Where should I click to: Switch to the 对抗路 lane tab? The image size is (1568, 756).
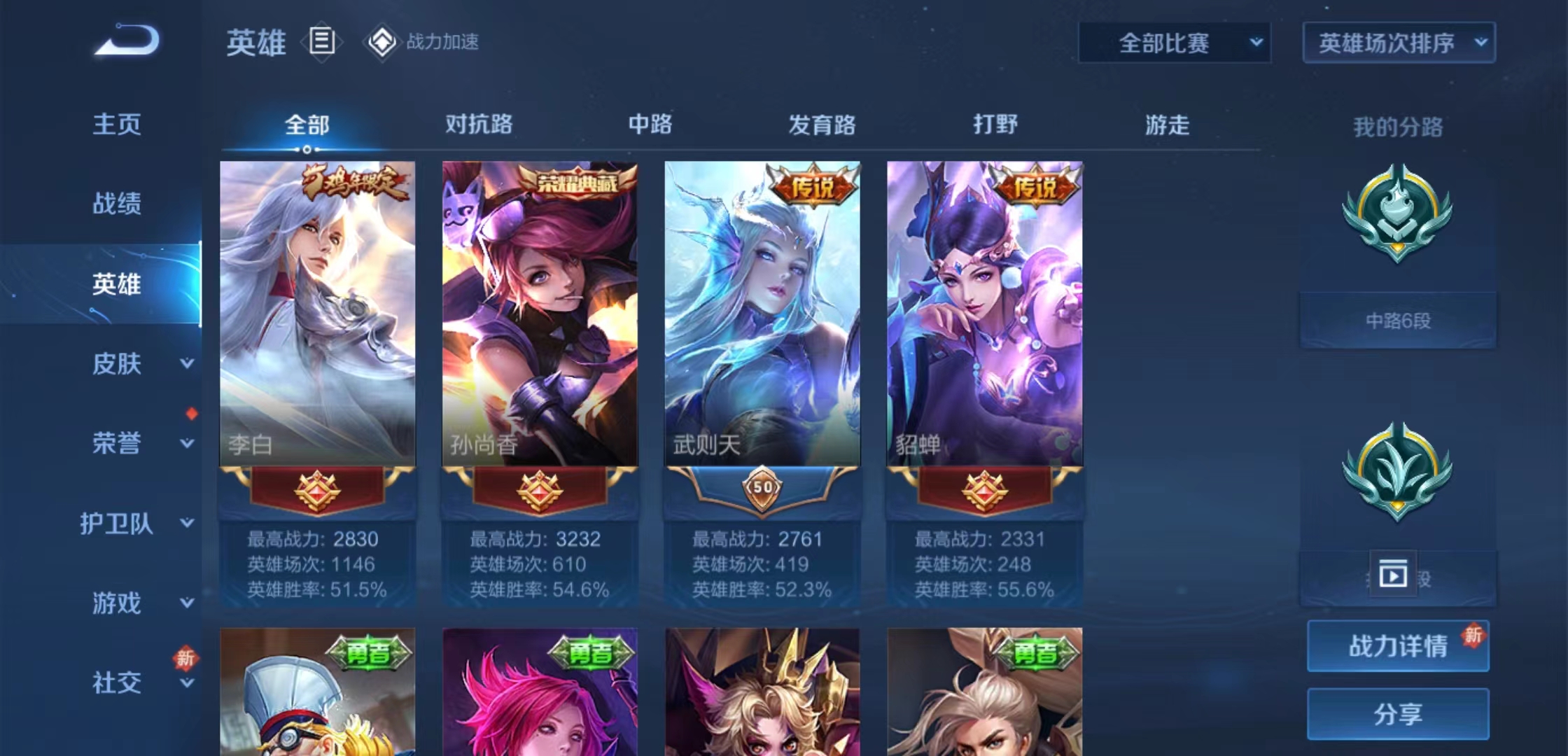click(x=479, y=125)
